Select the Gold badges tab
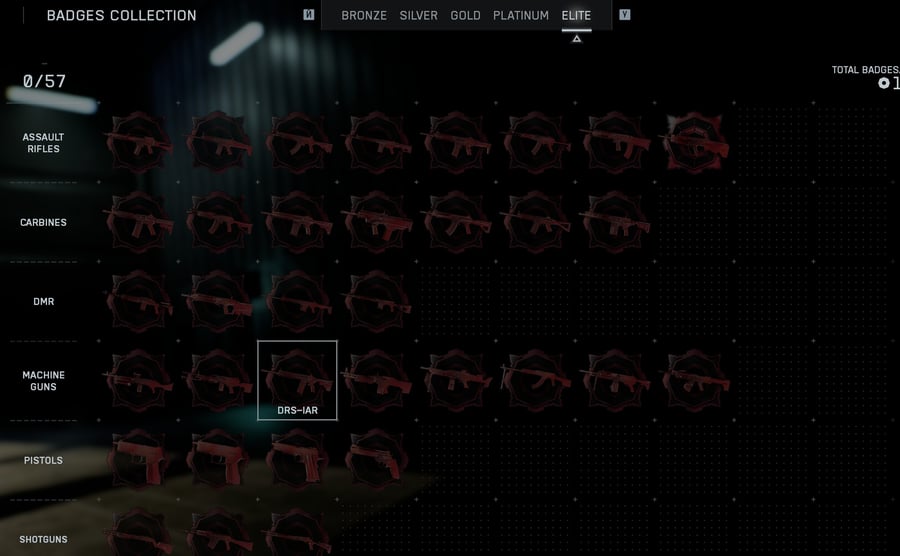The width and height of the screenshot is (900, 556). coord(466,16)
